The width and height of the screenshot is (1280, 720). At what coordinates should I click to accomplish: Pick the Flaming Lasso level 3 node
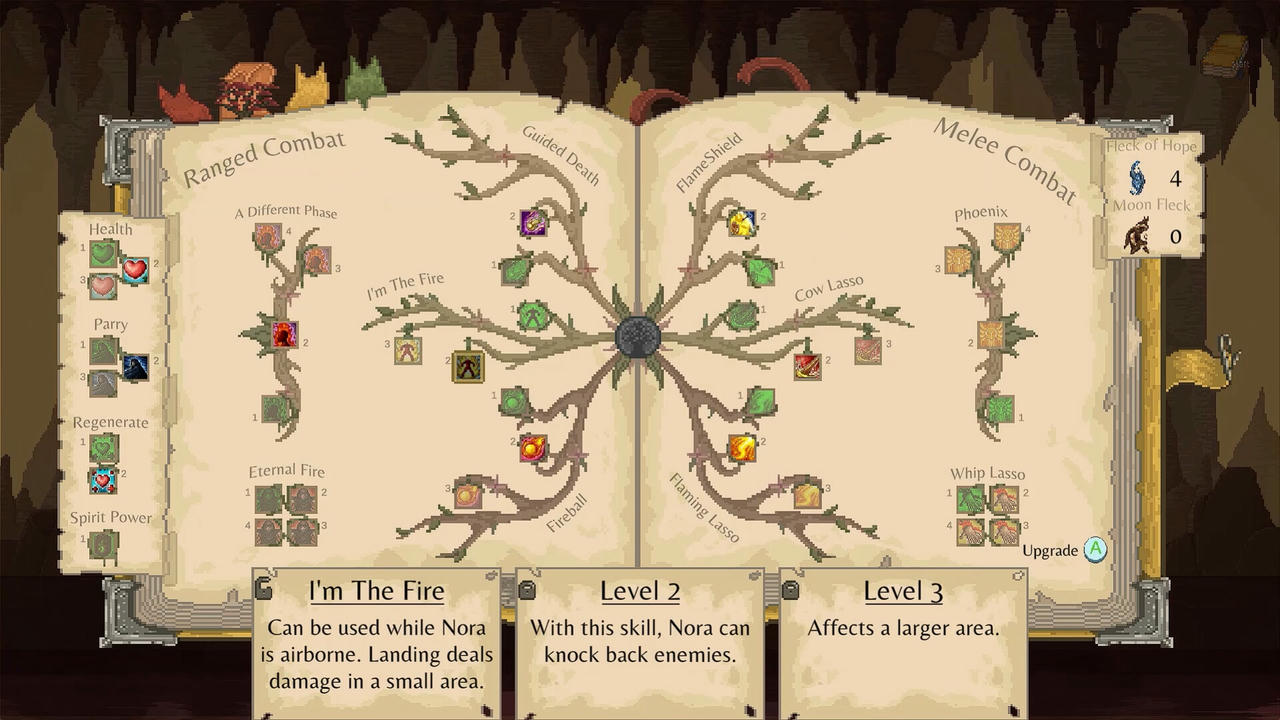807,494
